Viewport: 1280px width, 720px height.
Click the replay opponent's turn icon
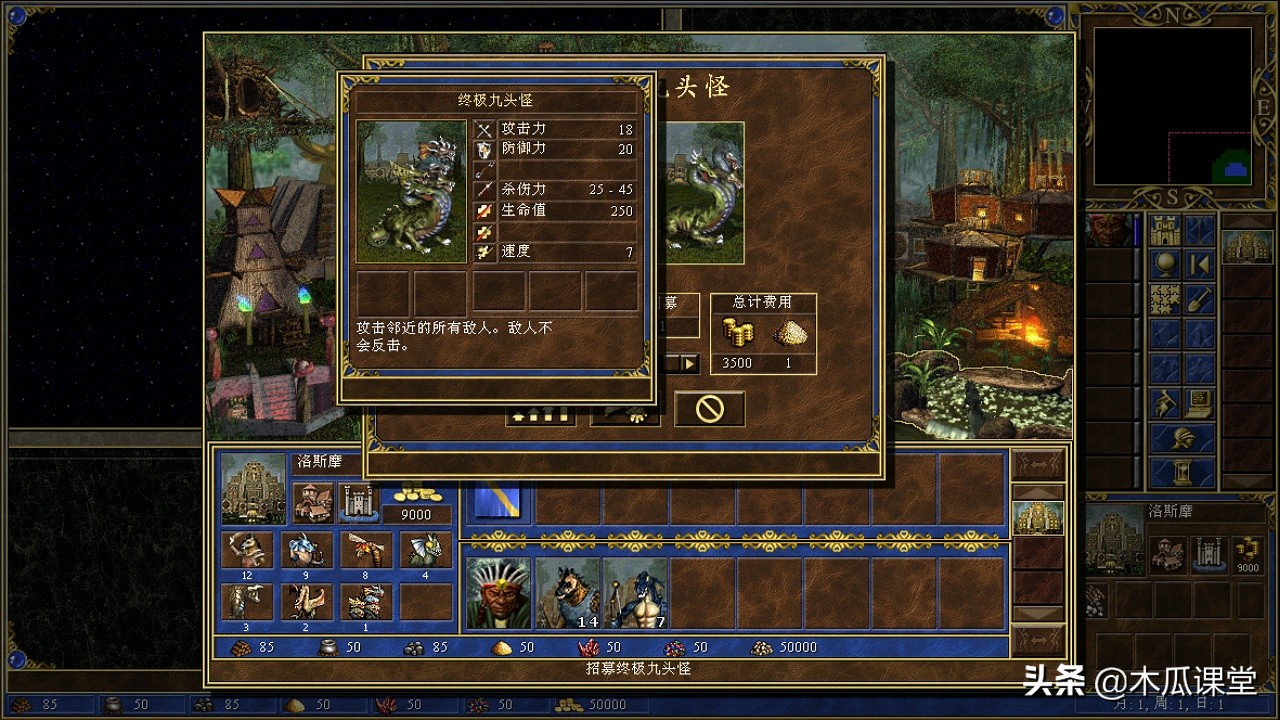[1198, 264]
